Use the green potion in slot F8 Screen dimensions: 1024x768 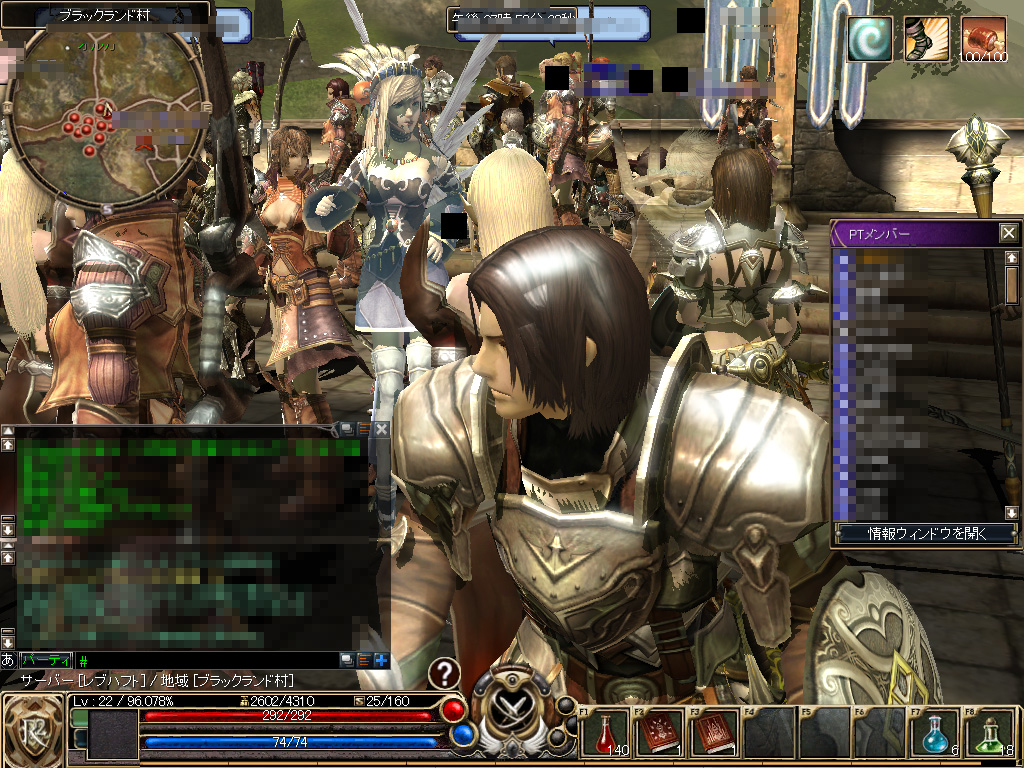click(x=989, y=733)
